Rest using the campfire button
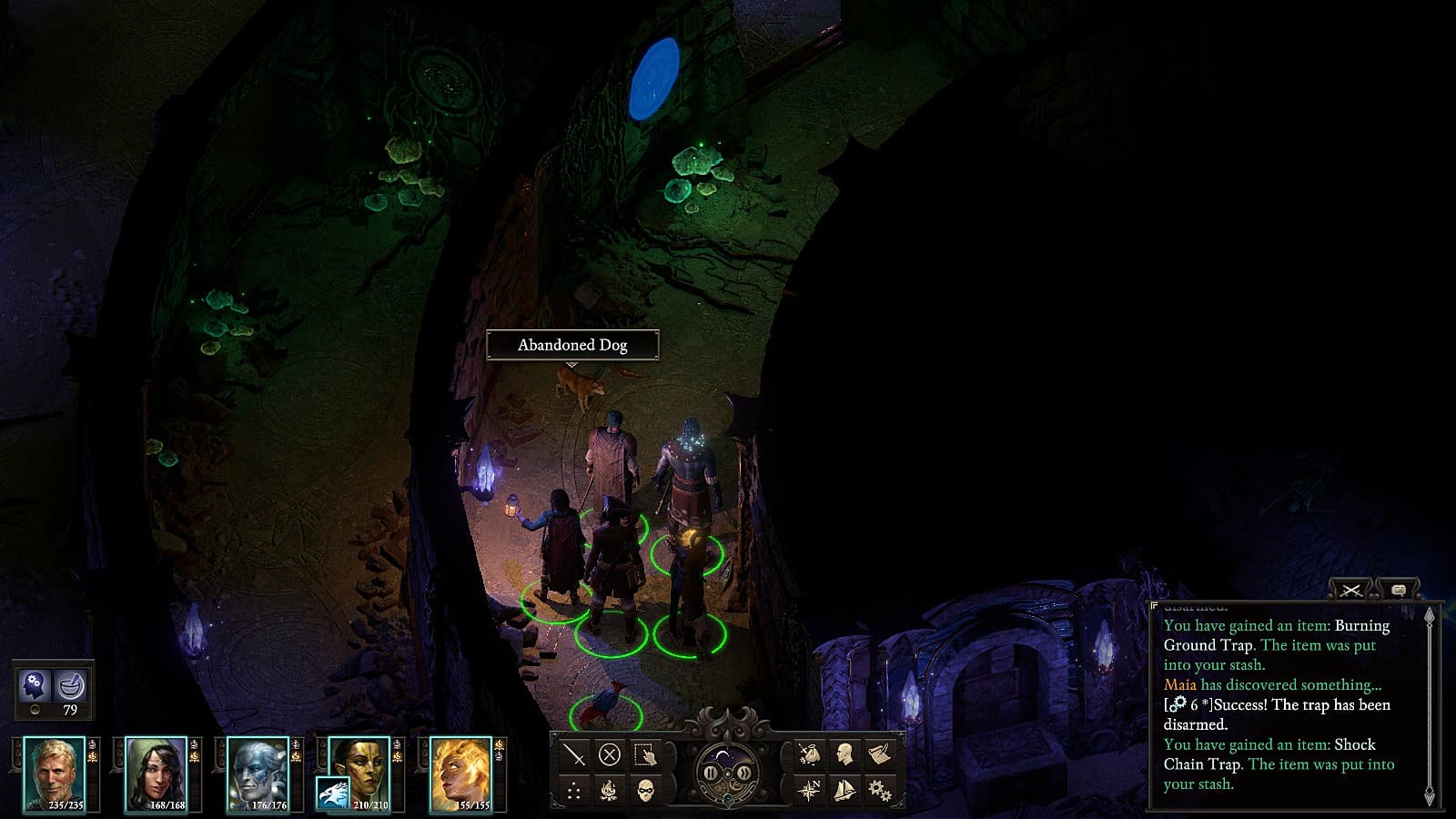 coord(610,790)
